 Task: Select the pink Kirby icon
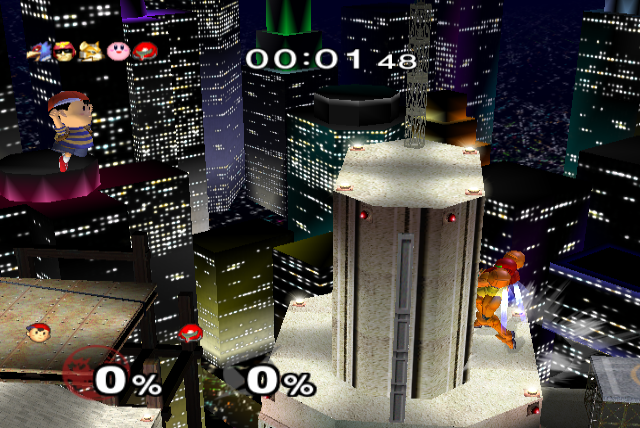pyautogui.click(x=117, y=50)
